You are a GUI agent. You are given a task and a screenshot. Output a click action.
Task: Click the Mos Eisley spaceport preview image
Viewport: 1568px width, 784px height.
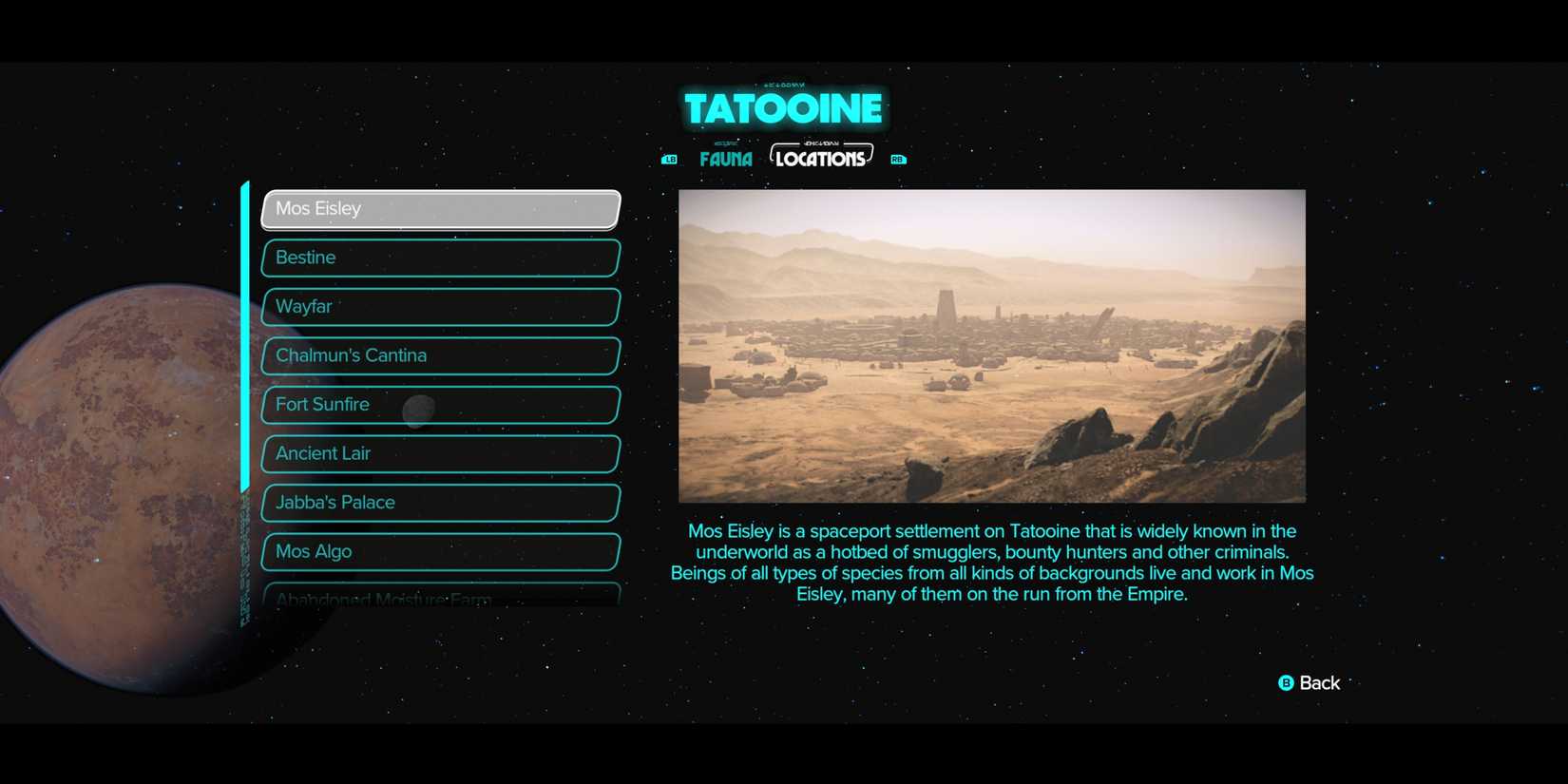click(993, 345)
